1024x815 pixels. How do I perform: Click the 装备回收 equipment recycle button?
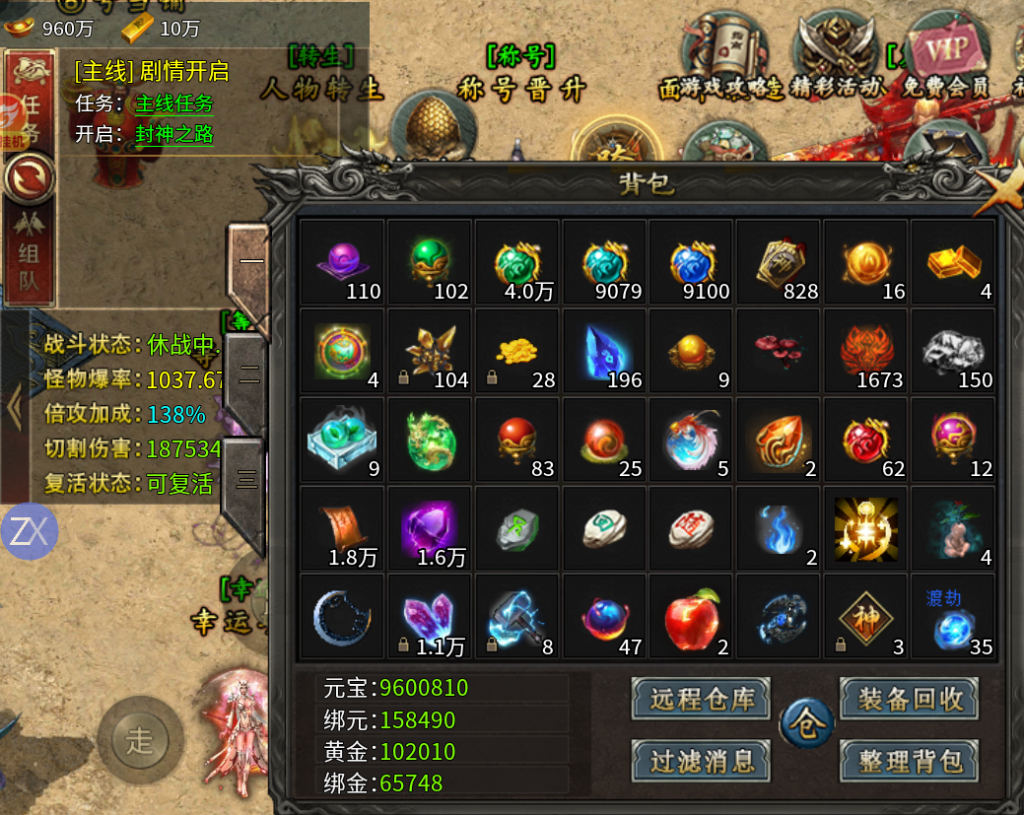pos(909,699)
